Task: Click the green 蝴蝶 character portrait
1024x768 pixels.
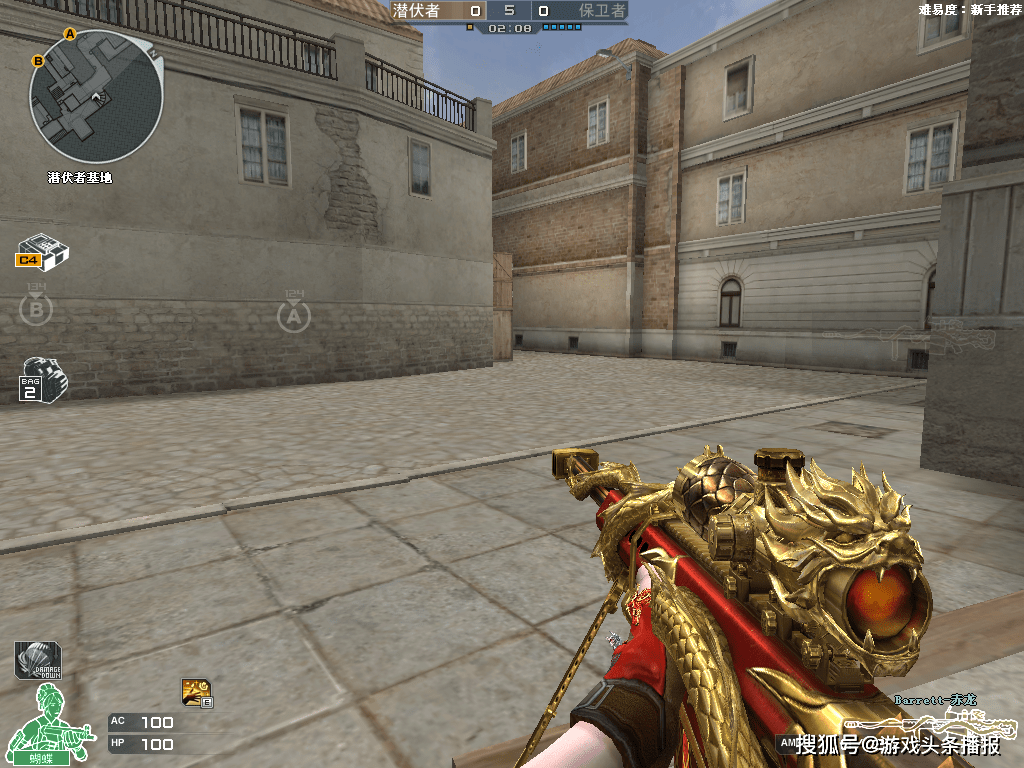Action: tap(48, 723)
